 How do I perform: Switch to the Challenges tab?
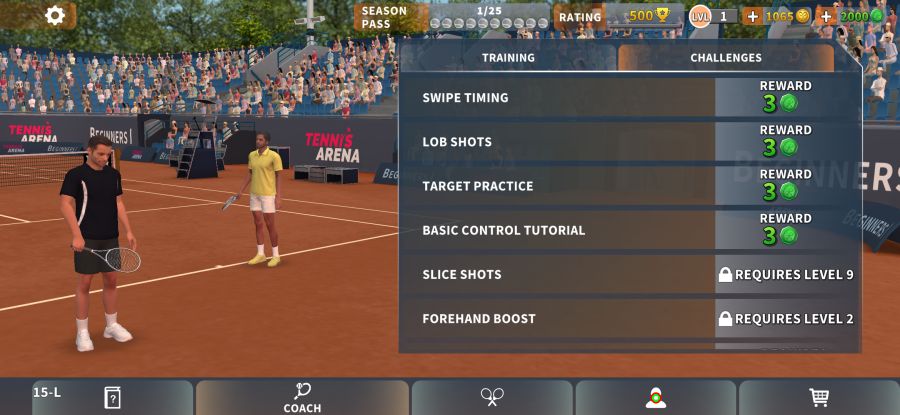(x=725, y=58)
